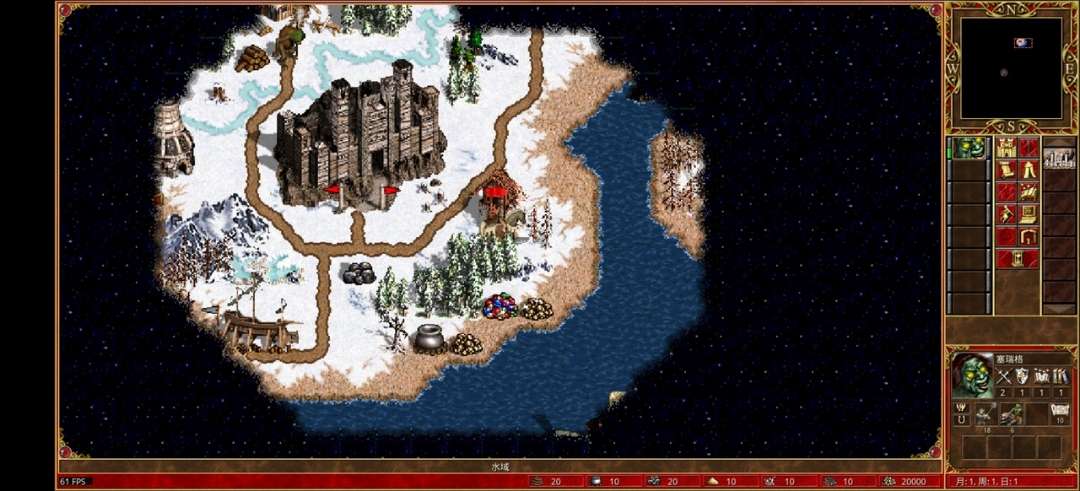
Task: Open system options with the computer button
Action: point(1028,214)
